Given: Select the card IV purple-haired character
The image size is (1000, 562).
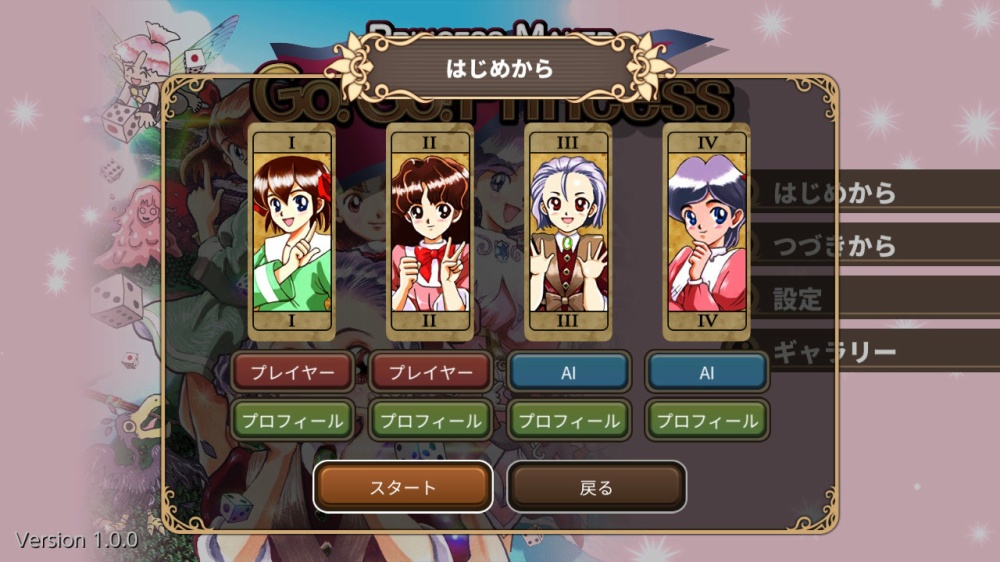Looking at the screenshot, I should (707, 232).
